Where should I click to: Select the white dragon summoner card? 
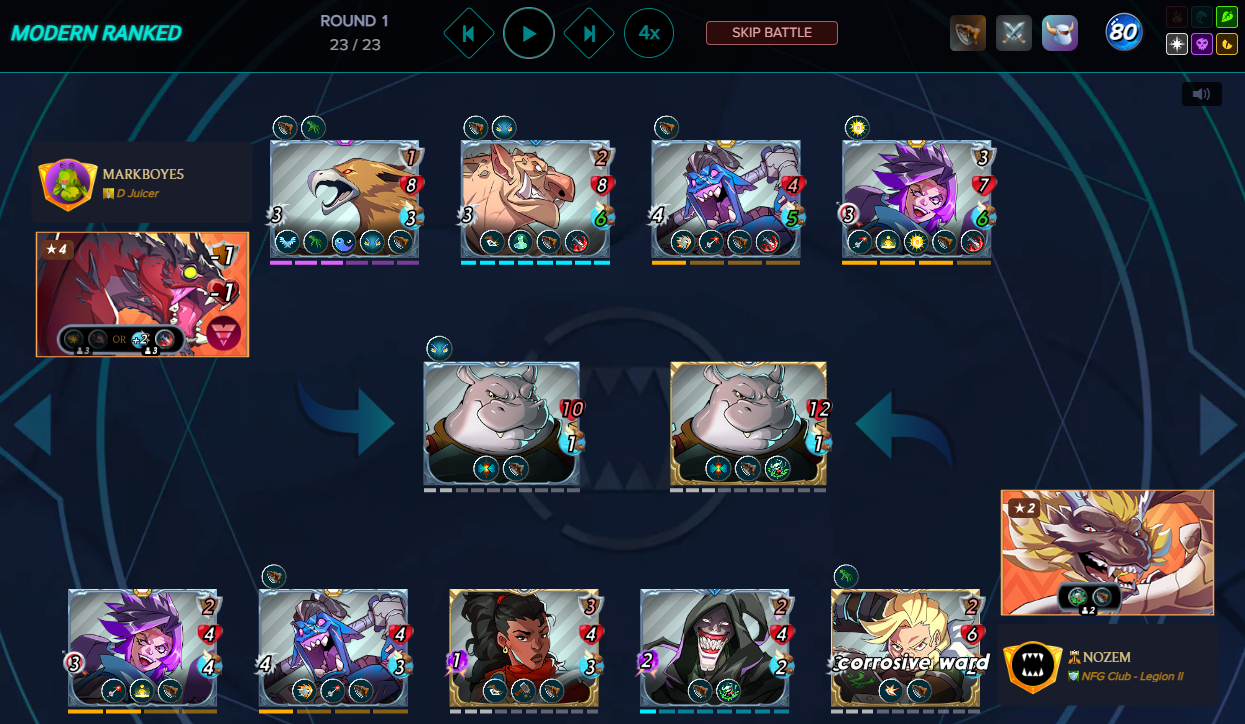(x=1107, y=552)
